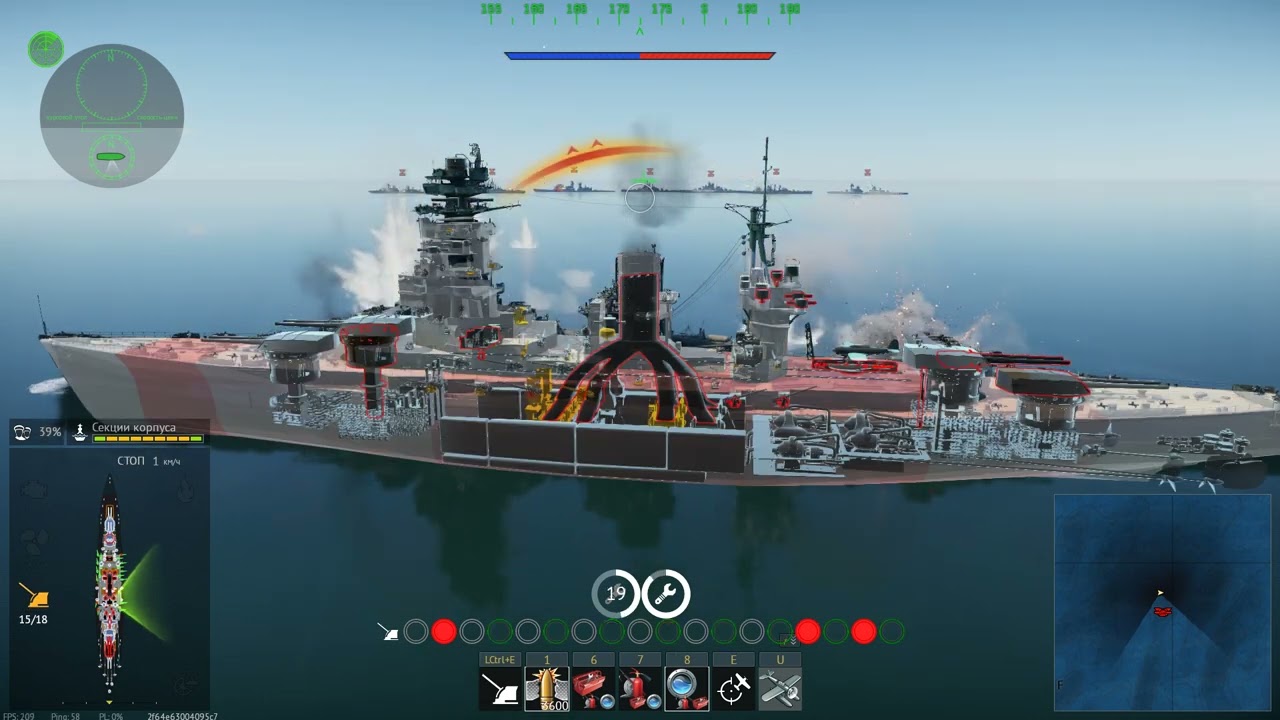This screenshot has height=720, width=1280.
Task: Select the gunner targeting mode slot
Action: tap(499, 688)
